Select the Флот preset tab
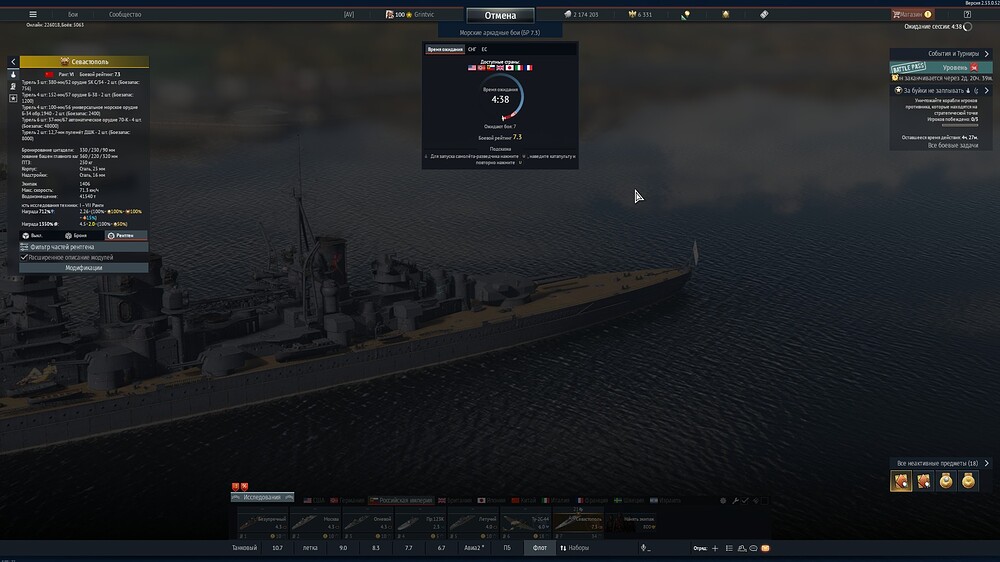 tap(540, 548)
